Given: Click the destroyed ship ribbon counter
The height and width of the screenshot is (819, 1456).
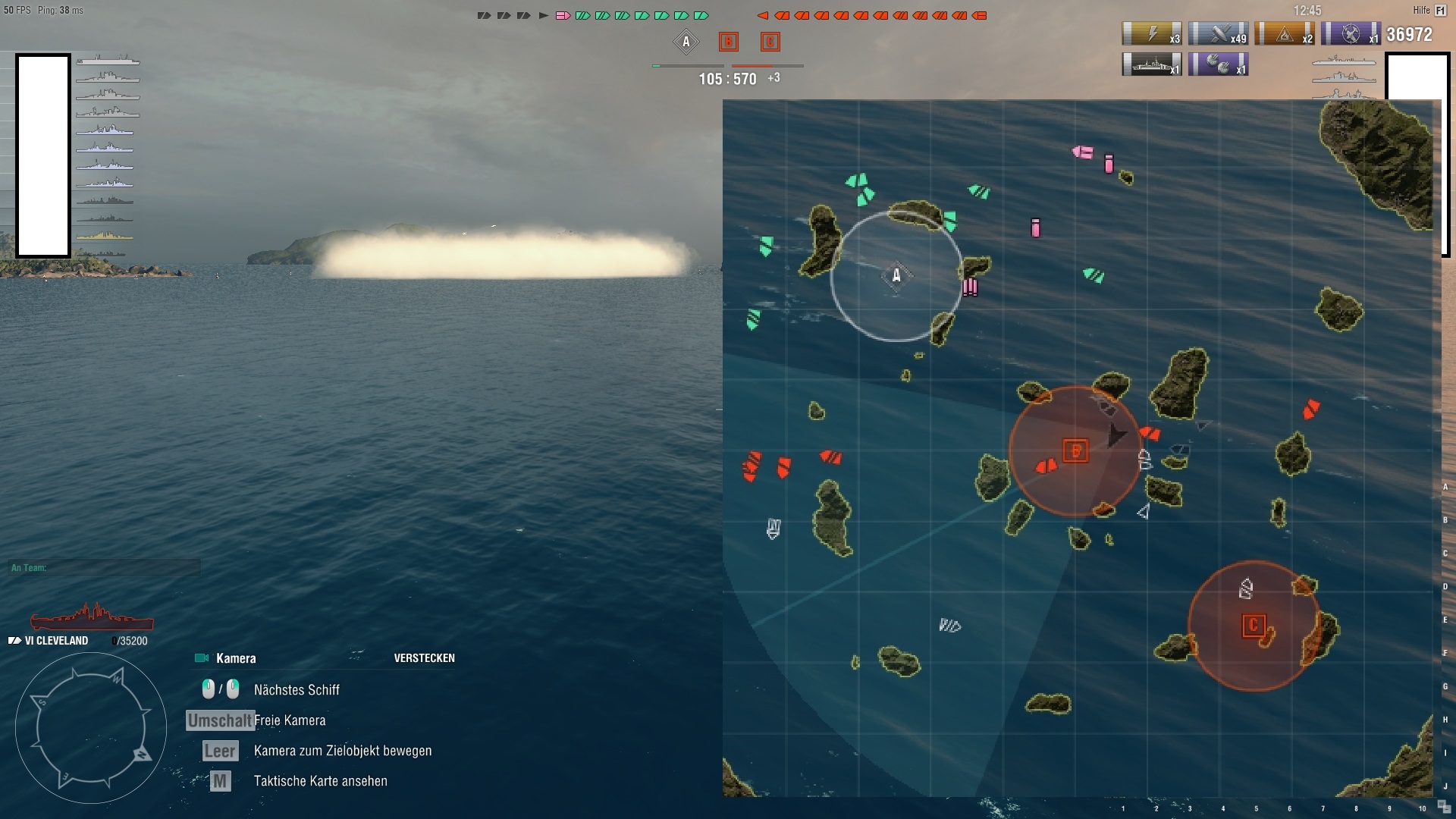Looking at the screenshot, I should 1152,64.
